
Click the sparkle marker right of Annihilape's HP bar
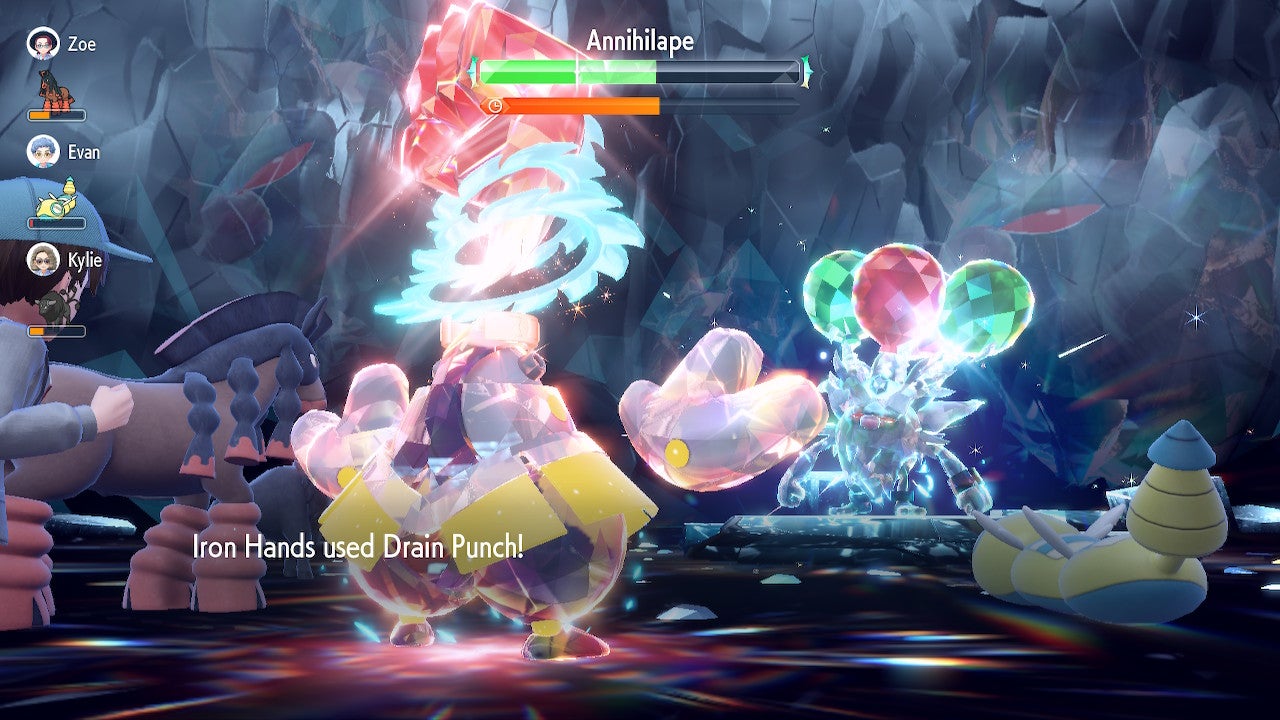point(804,71)
